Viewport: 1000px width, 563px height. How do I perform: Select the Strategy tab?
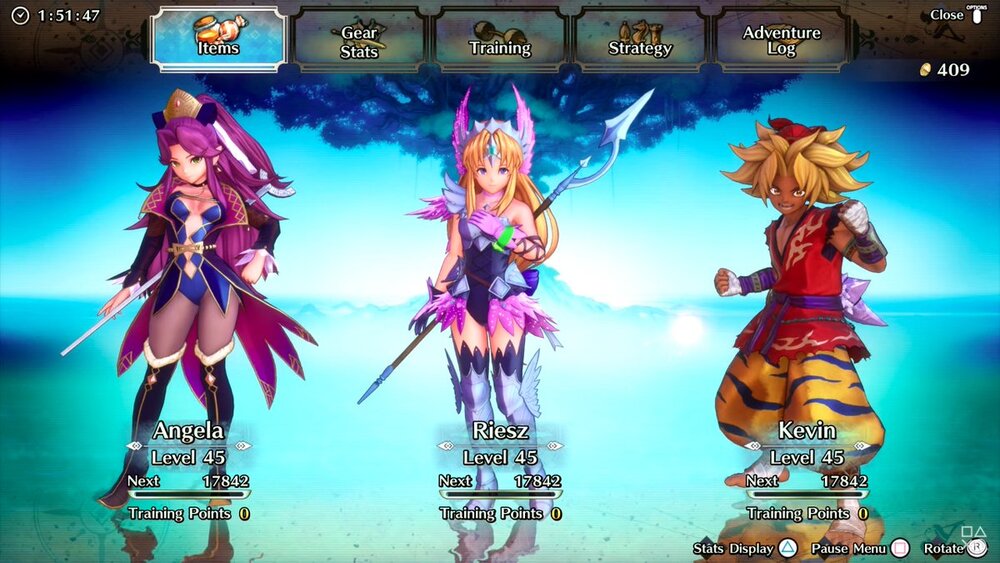640,40
